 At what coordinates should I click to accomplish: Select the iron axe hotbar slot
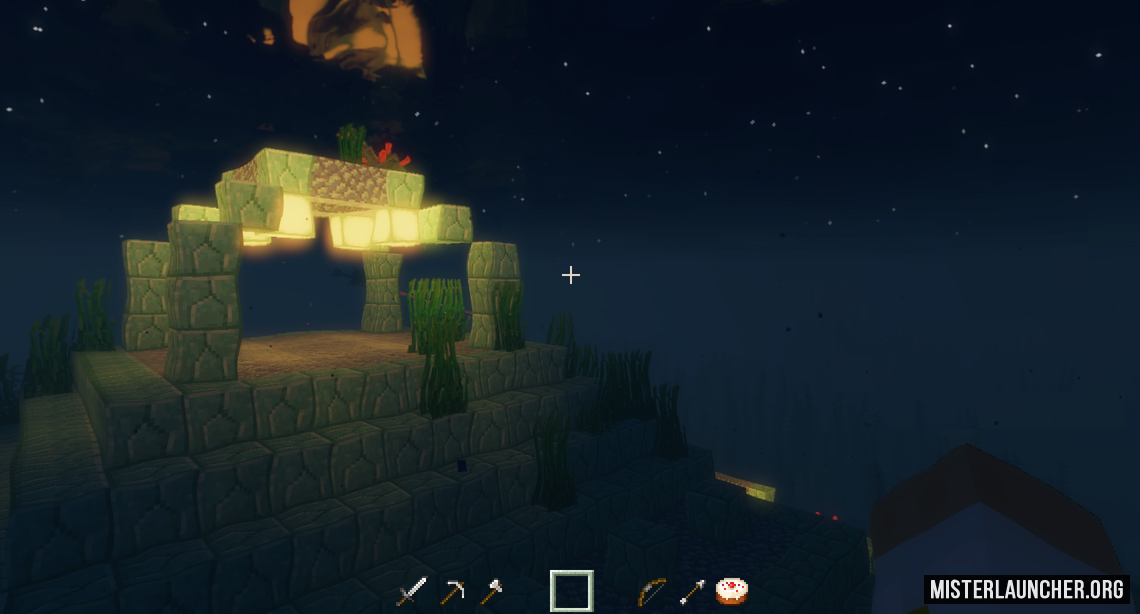pos(491,591)
